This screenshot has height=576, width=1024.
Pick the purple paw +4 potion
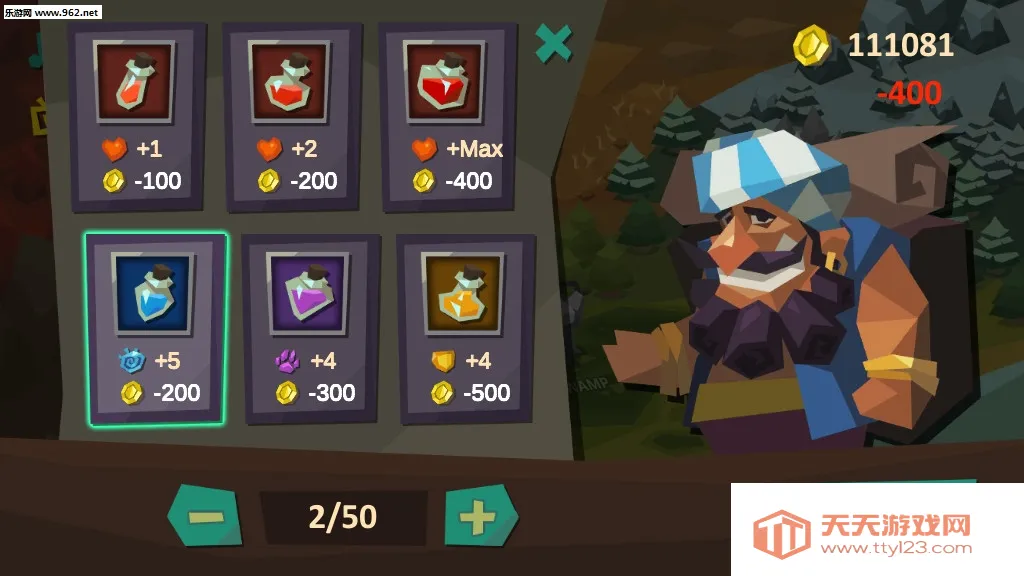[x=310, y=328]
